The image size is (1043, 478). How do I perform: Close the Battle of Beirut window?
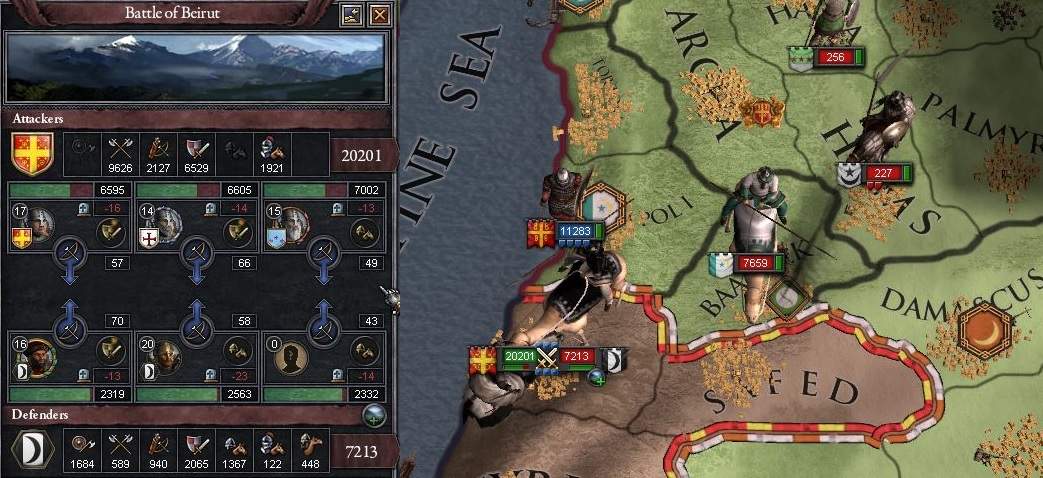coord(379,15)
